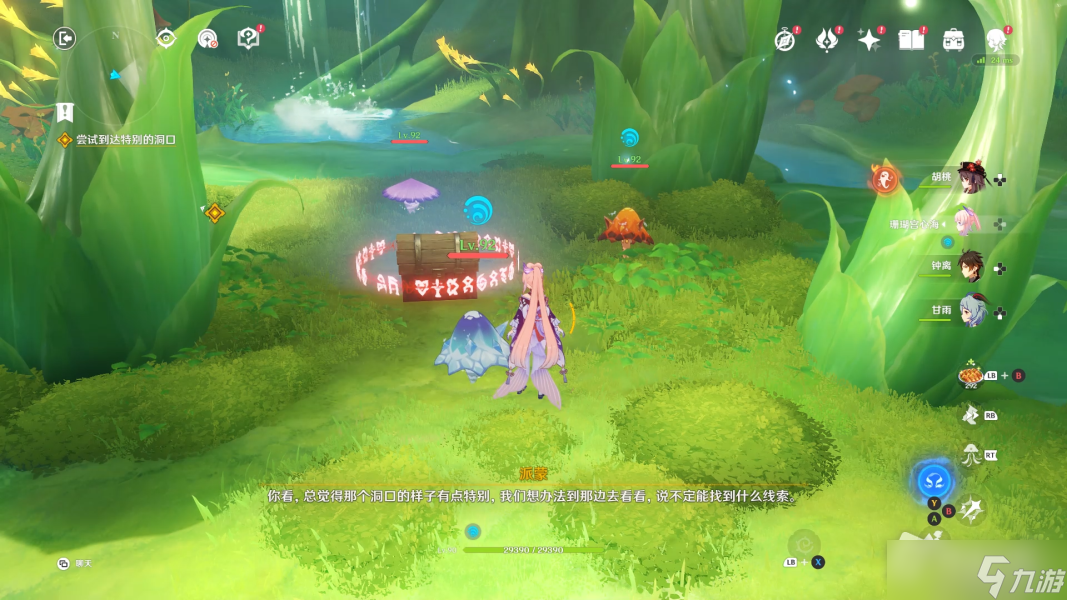Switch to party member 甘雨
The image size is (1067, 600).
(968, 312)
